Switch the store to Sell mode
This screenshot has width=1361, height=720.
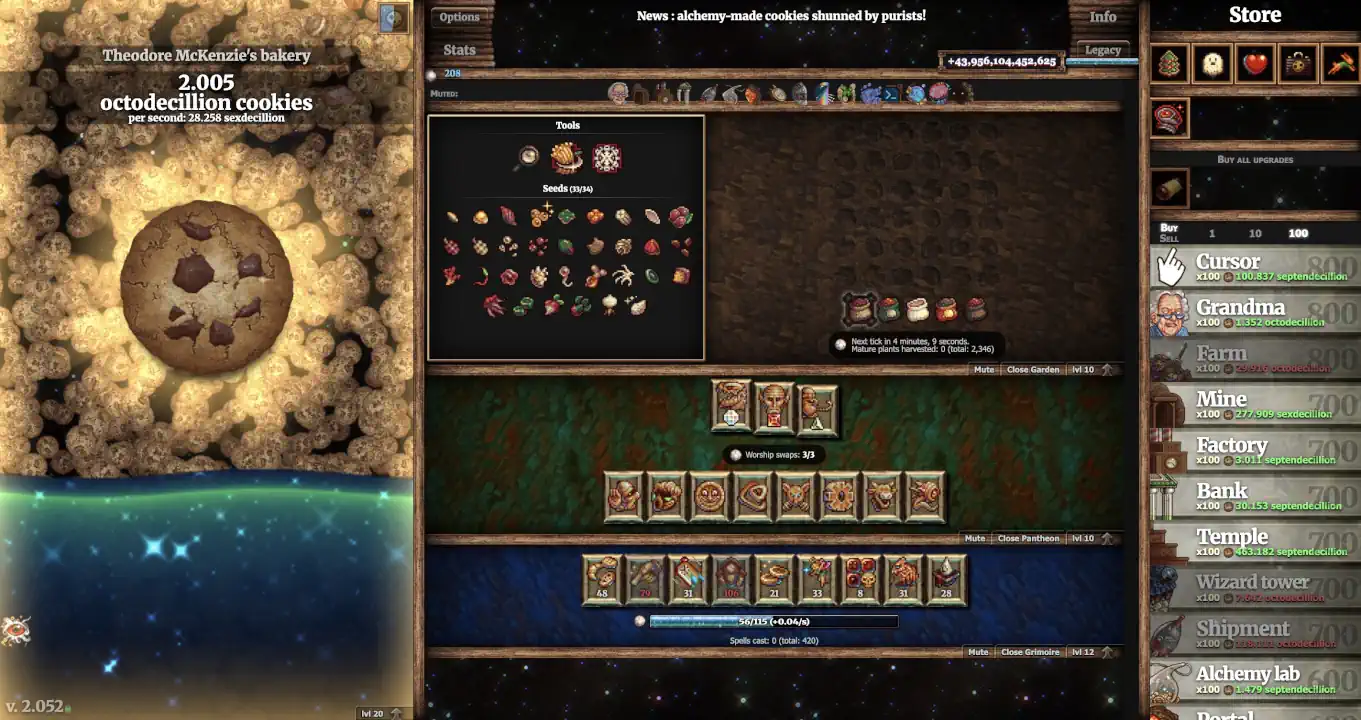(1168, 238)
